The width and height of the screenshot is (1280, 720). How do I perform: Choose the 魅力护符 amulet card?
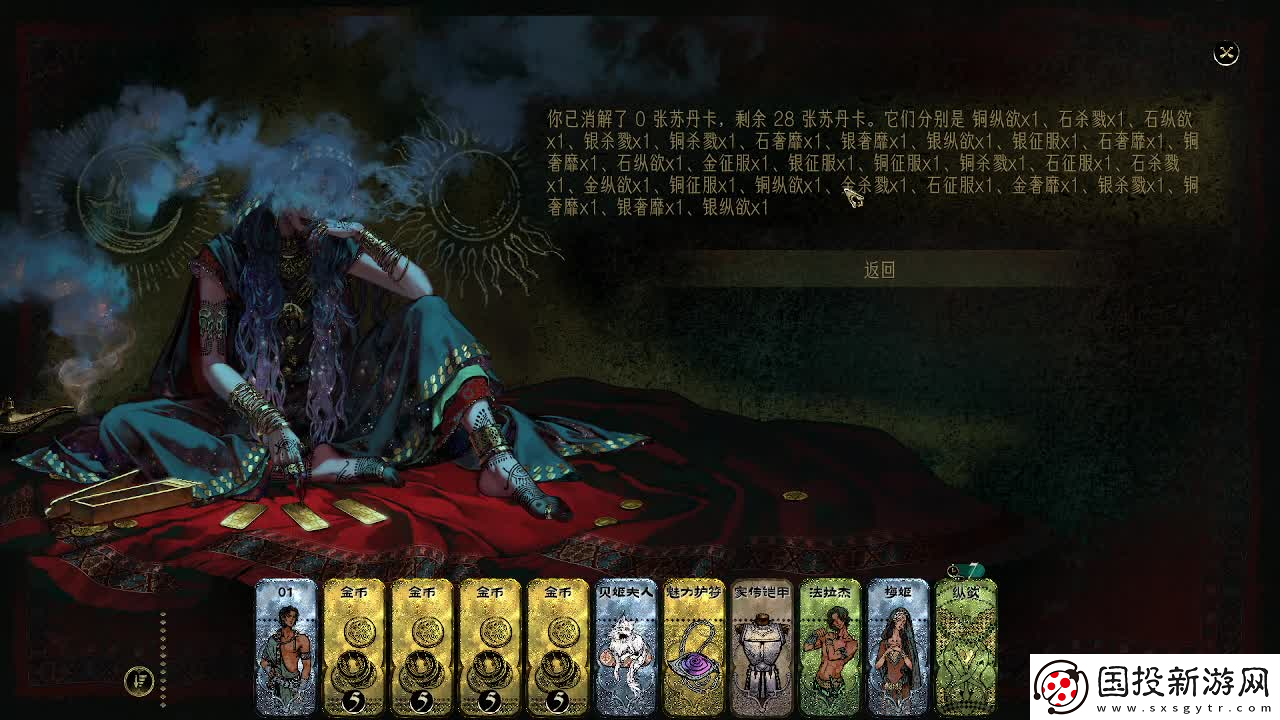coord(694,647)
